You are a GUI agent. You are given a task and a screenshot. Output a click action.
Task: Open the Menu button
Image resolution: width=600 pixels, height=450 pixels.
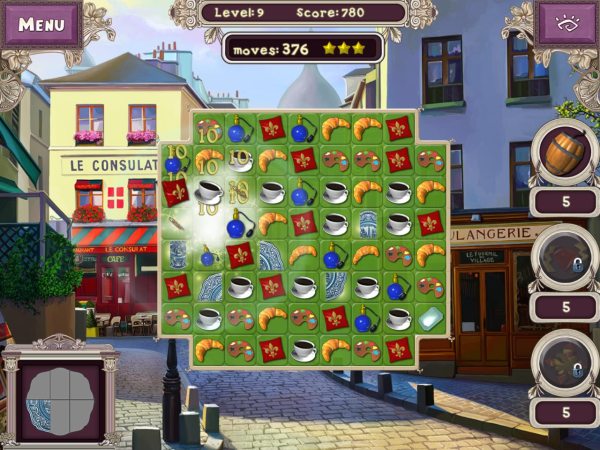tap(41, 23)
